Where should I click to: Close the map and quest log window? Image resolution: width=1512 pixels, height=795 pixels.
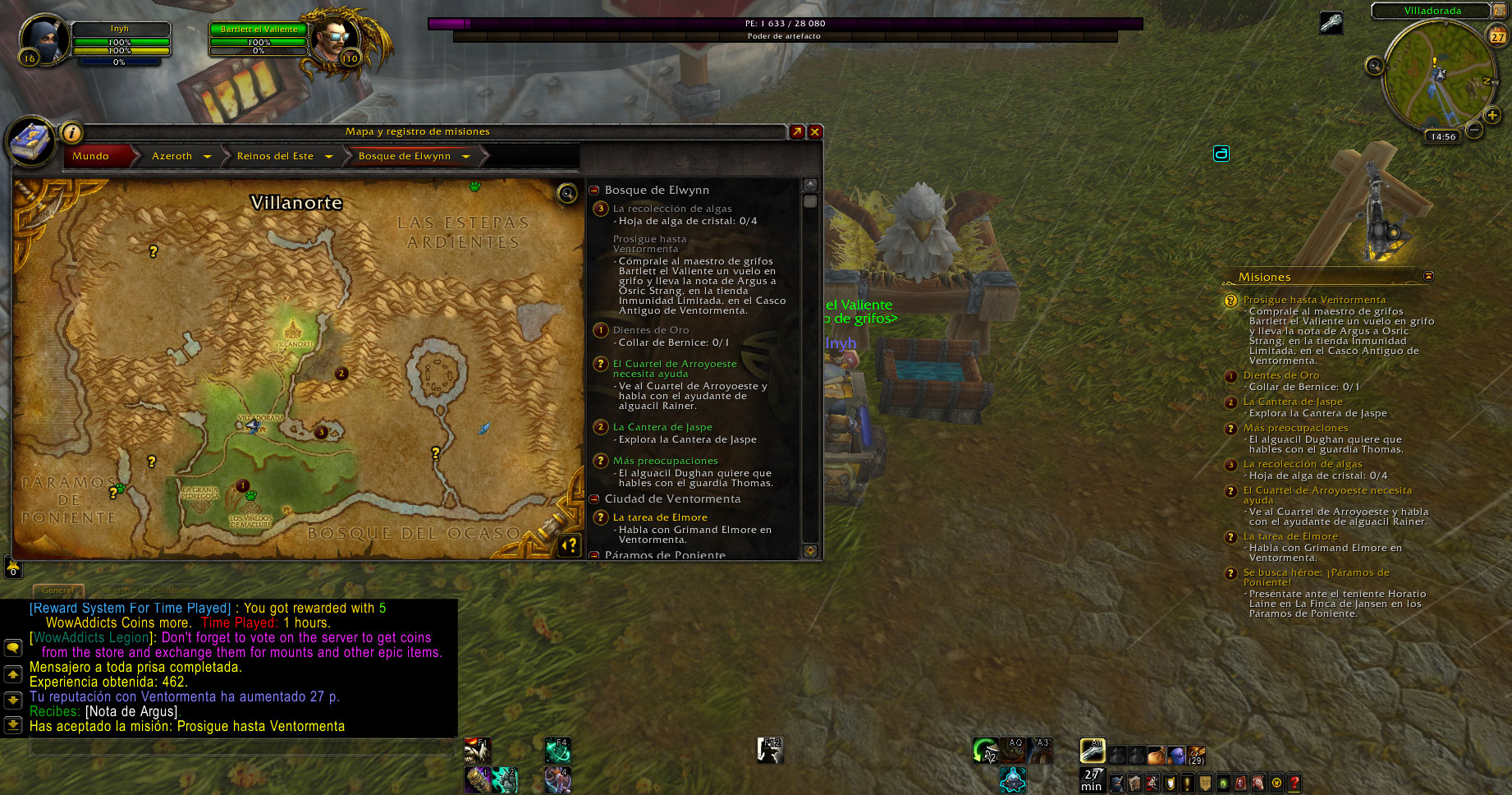click(815, 131)
